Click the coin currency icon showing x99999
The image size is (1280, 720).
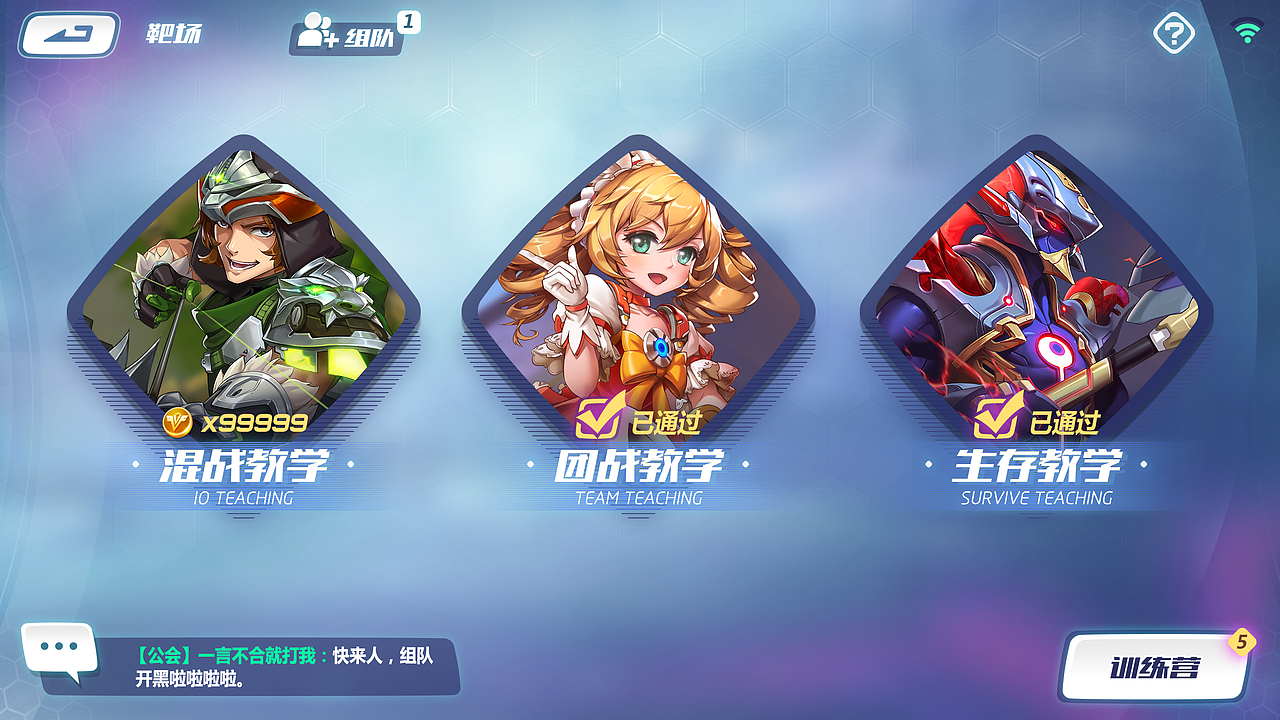178,423
